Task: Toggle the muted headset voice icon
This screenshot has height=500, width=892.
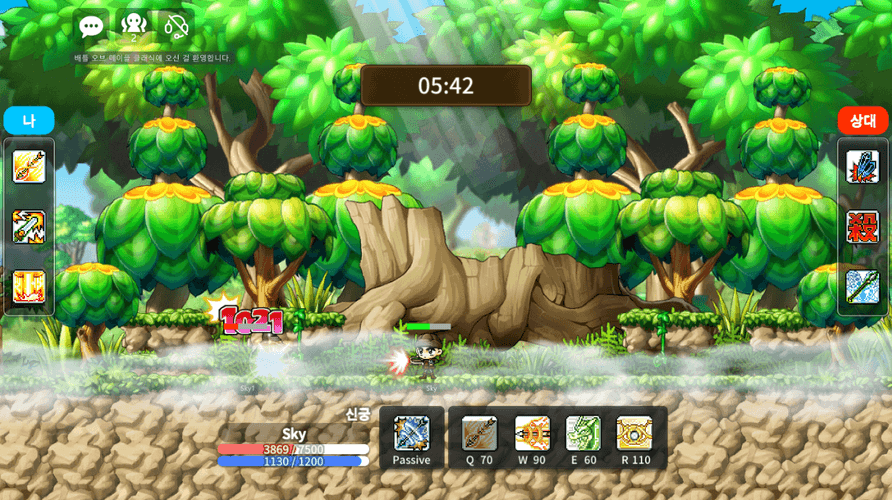Action: (x=176, y=26)
